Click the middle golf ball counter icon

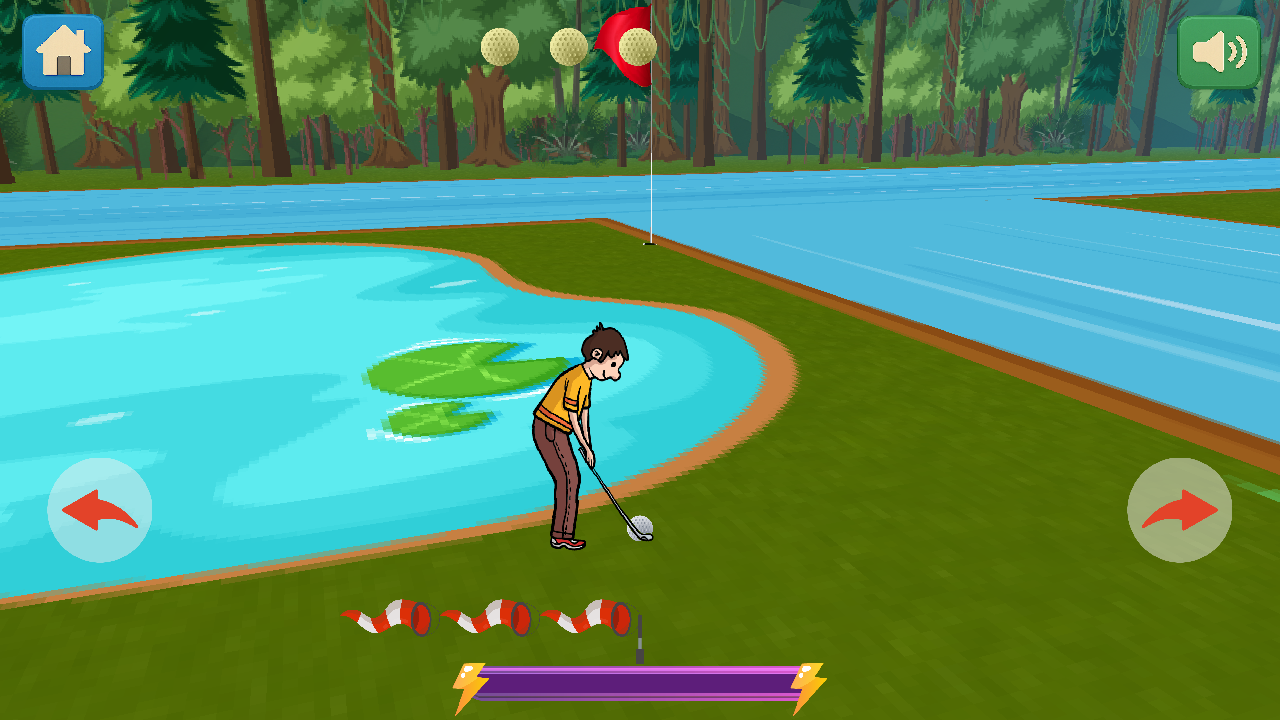[x=568, y=45]
